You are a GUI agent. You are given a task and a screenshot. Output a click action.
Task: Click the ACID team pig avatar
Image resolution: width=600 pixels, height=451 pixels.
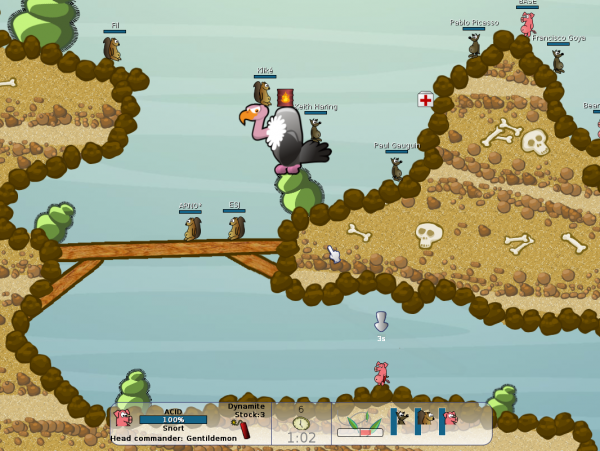point(122,418)
